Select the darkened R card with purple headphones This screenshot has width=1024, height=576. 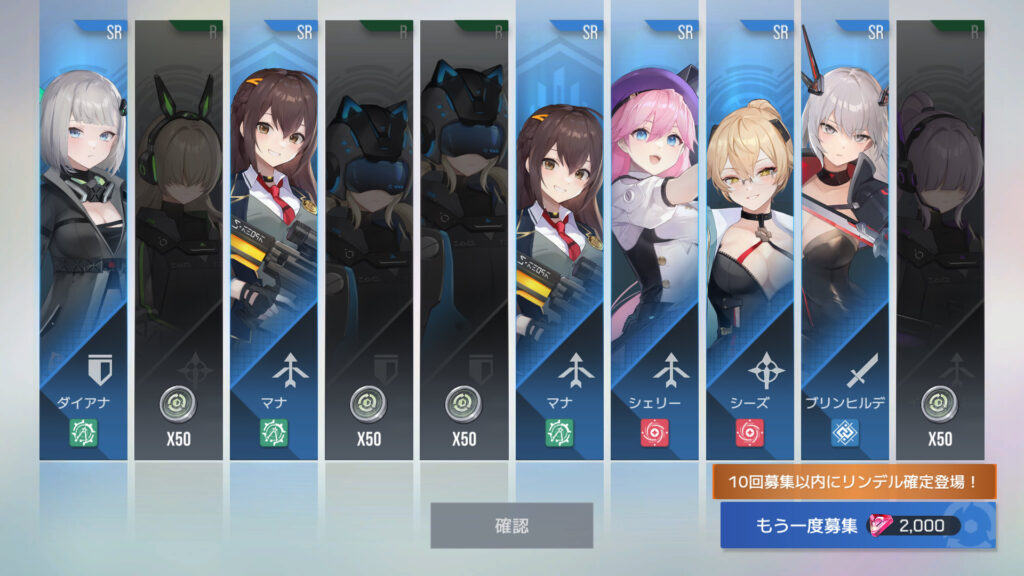click(940, 240)
